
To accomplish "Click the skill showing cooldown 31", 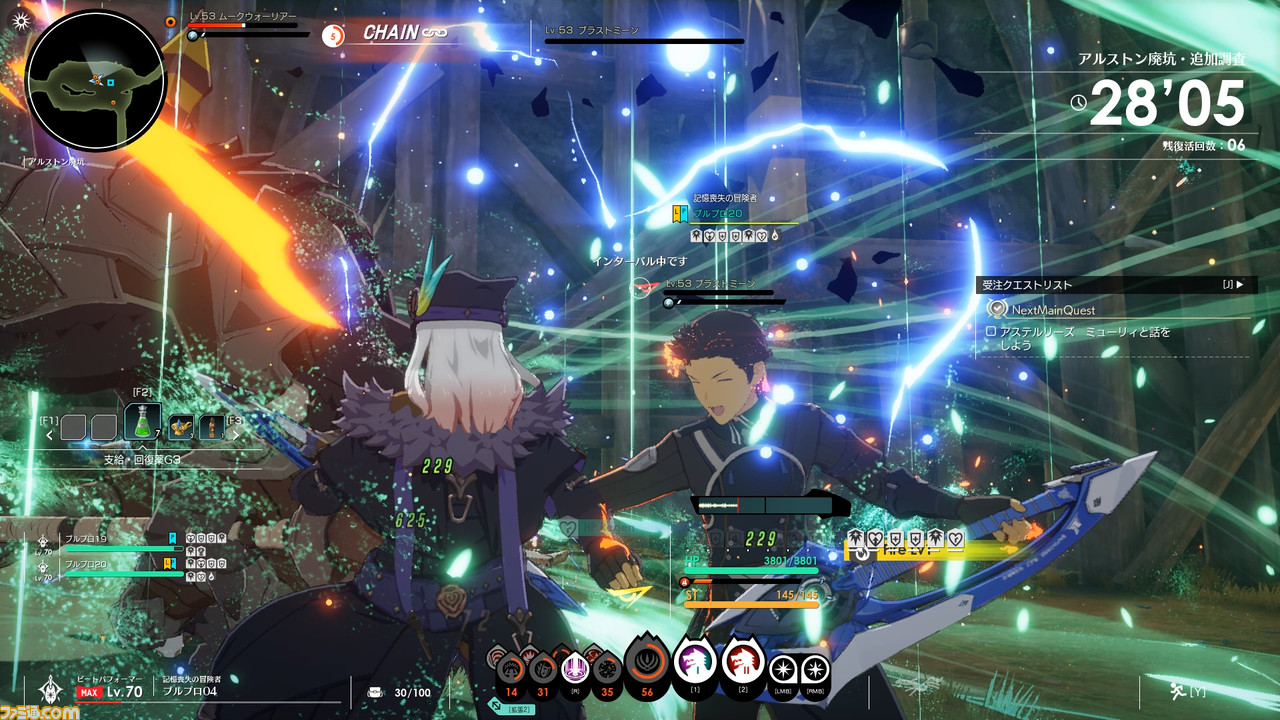I will coord(543,668).
